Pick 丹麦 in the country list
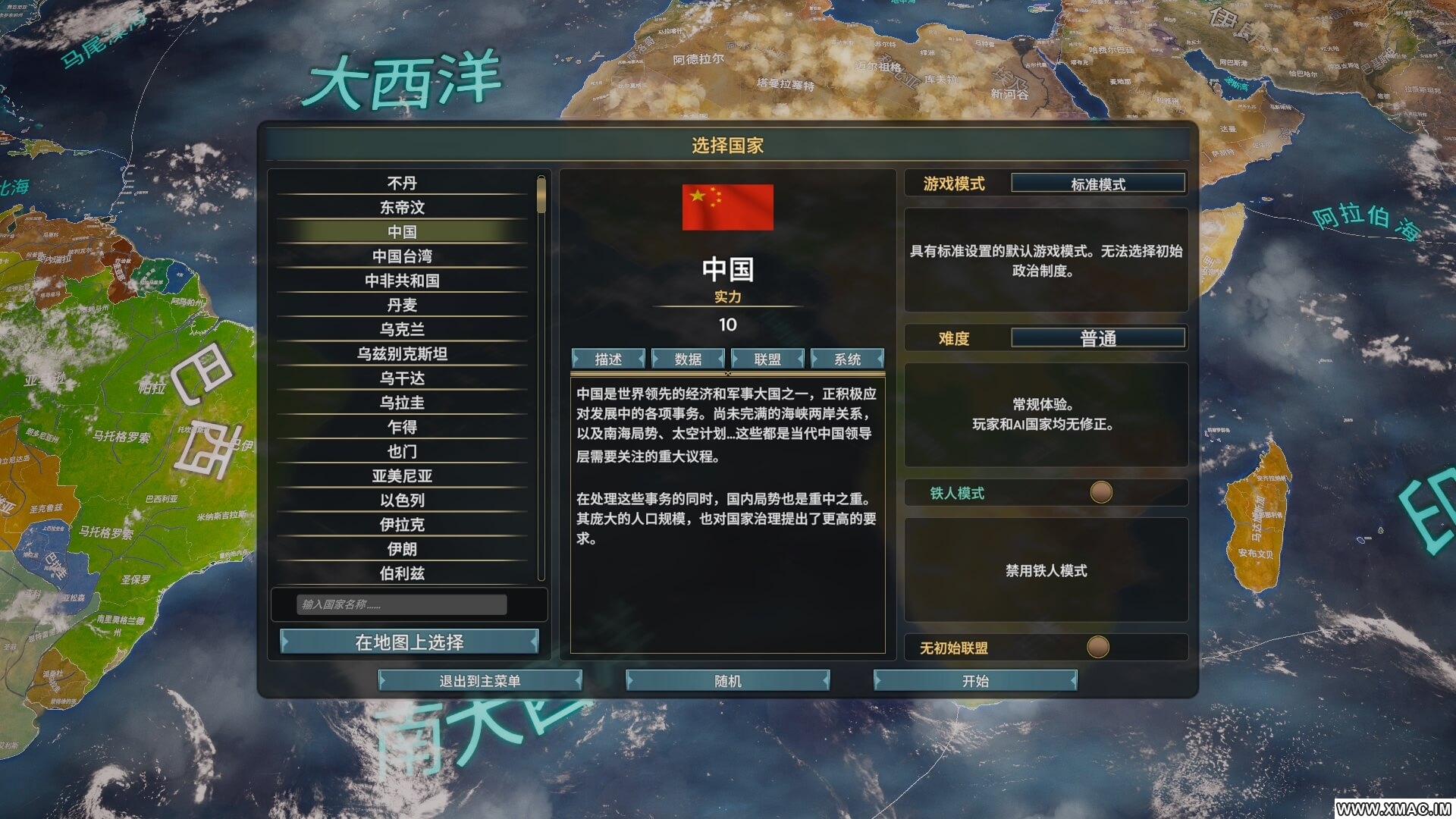The width and height of the screenshot is (1456, 819). point(402,305)
